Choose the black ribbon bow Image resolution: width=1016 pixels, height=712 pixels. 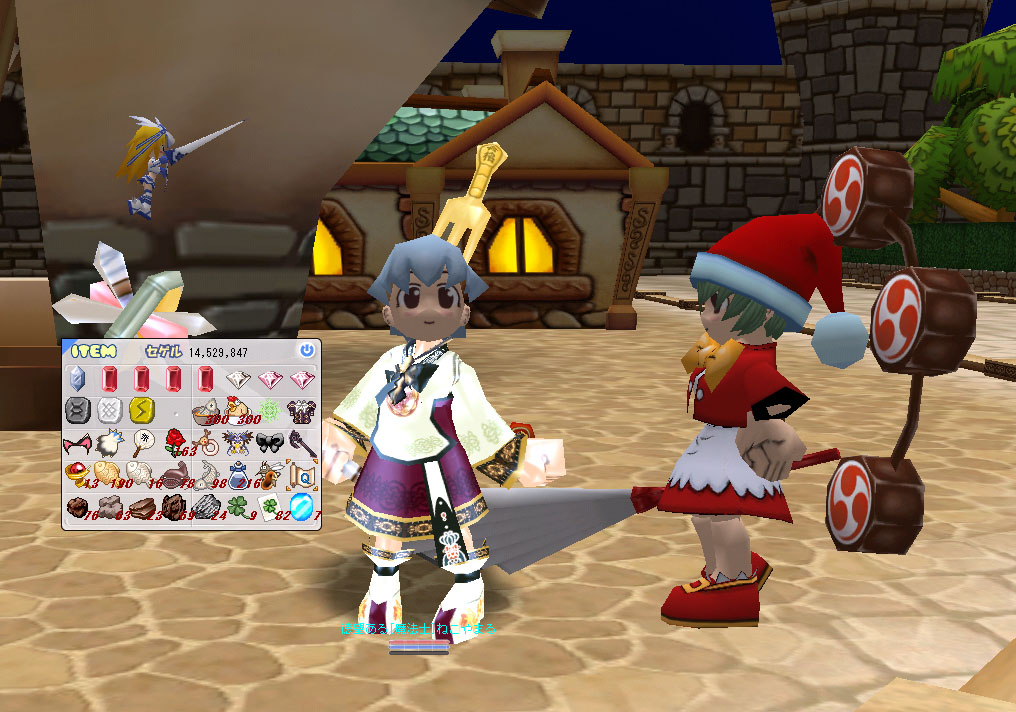[x=269, y=442]
